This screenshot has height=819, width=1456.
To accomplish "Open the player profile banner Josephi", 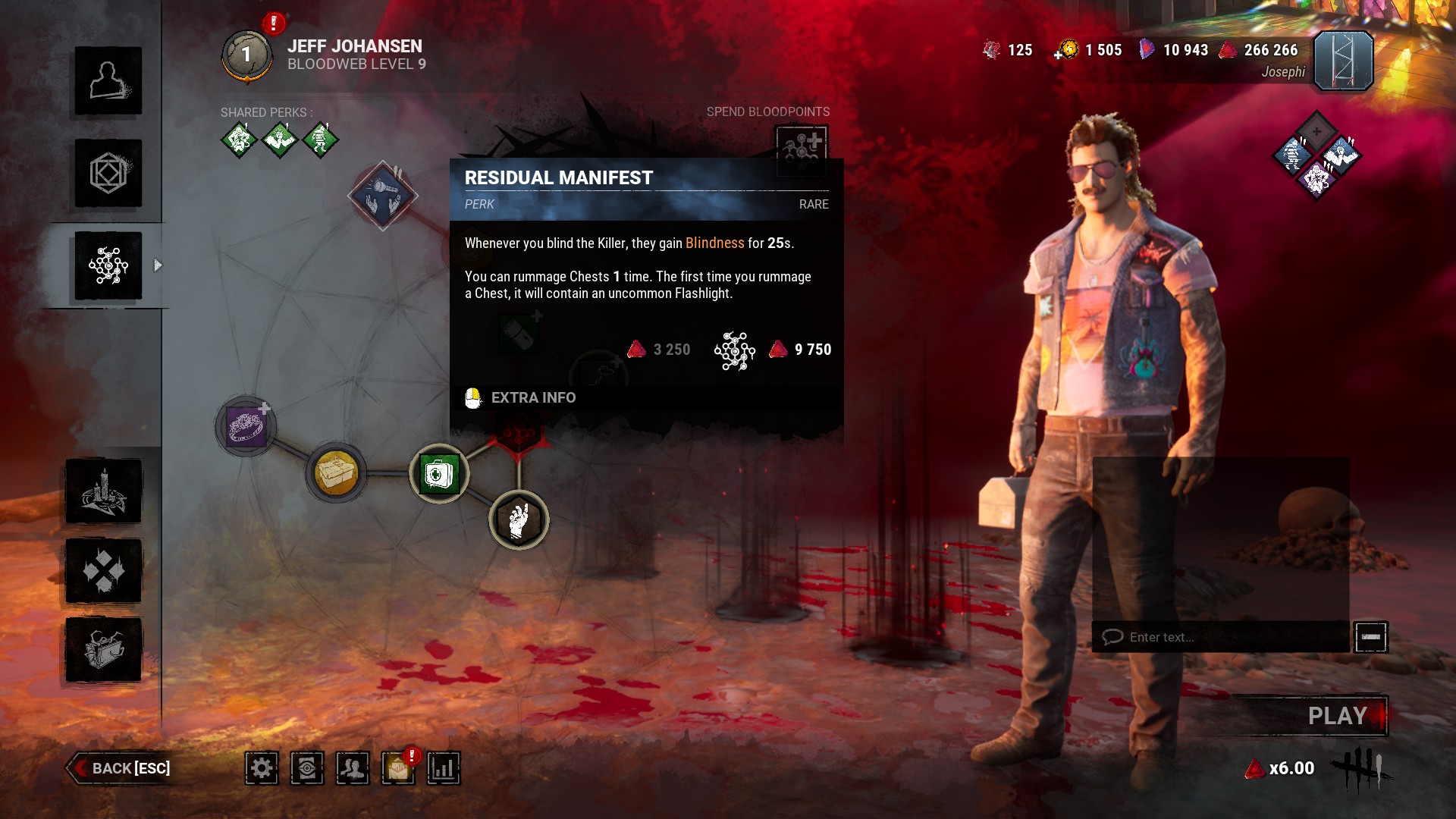I will [x=1343, y=61].
